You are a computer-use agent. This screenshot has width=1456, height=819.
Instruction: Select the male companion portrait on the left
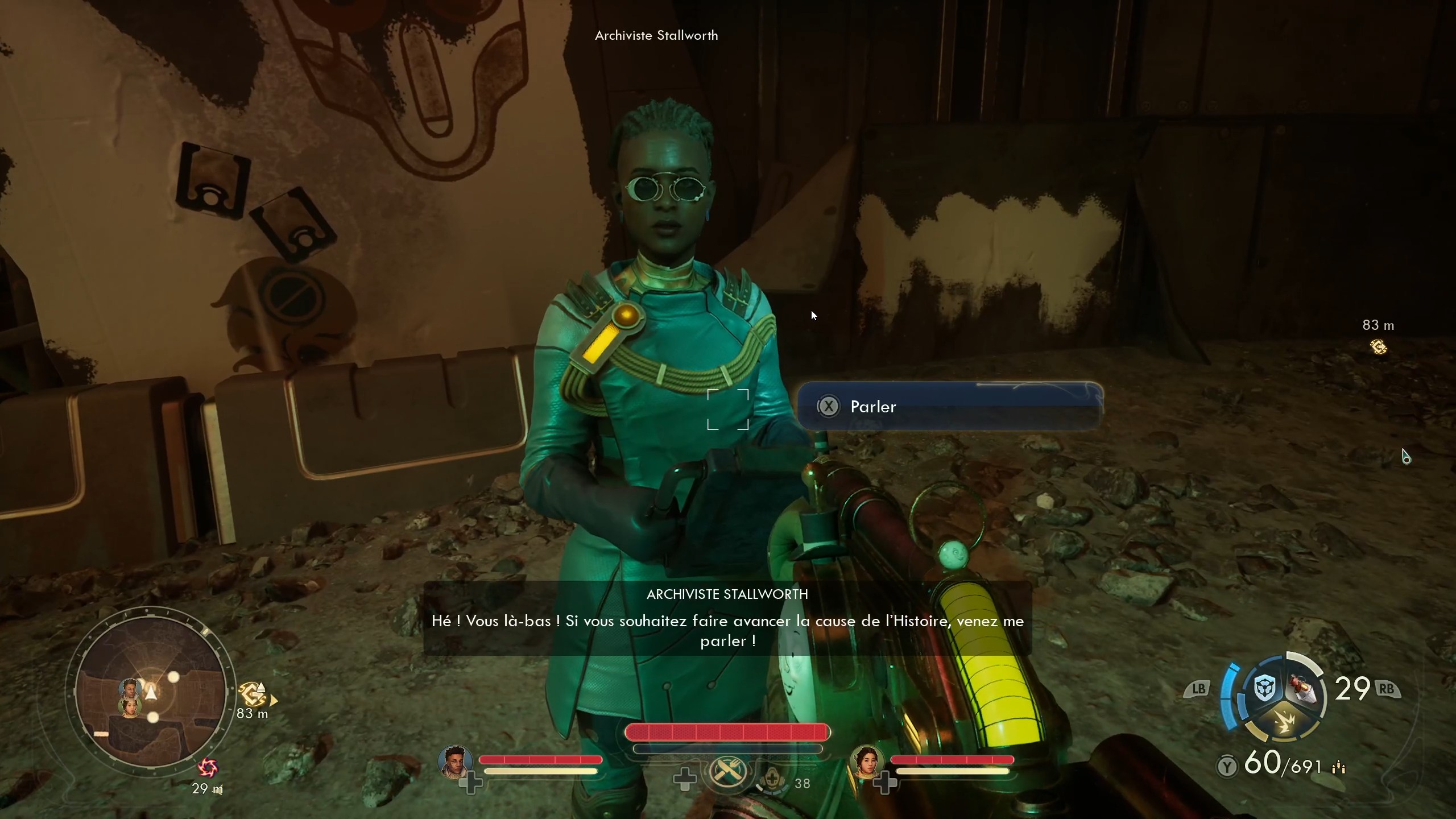pyautogui.click(x=455, y=760)
